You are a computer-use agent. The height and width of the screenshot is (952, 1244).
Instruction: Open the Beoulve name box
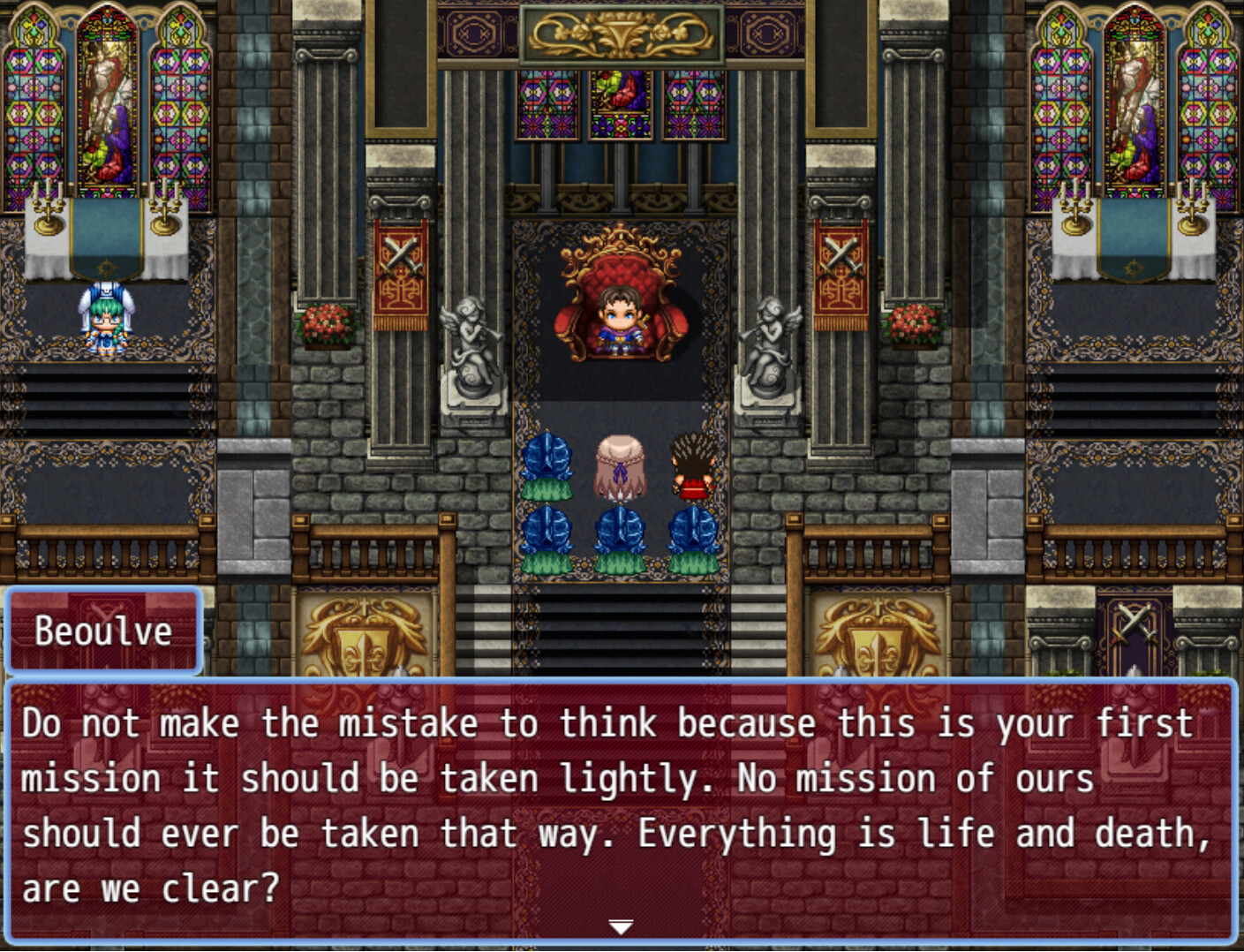point(102,630)
